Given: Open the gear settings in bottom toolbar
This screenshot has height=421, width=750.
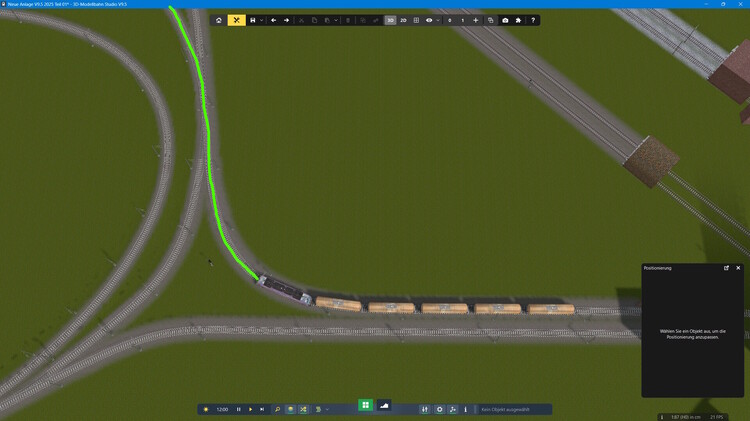Looking at the screenshot, I should point(439,409).
